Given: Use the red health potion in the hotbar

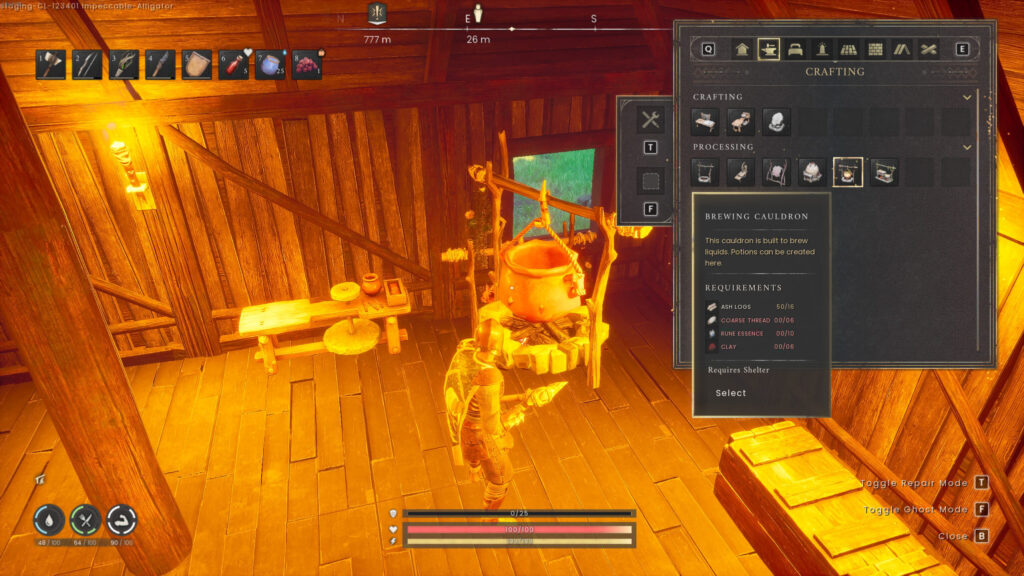Looking at the screenshot, I should [233, 64].
